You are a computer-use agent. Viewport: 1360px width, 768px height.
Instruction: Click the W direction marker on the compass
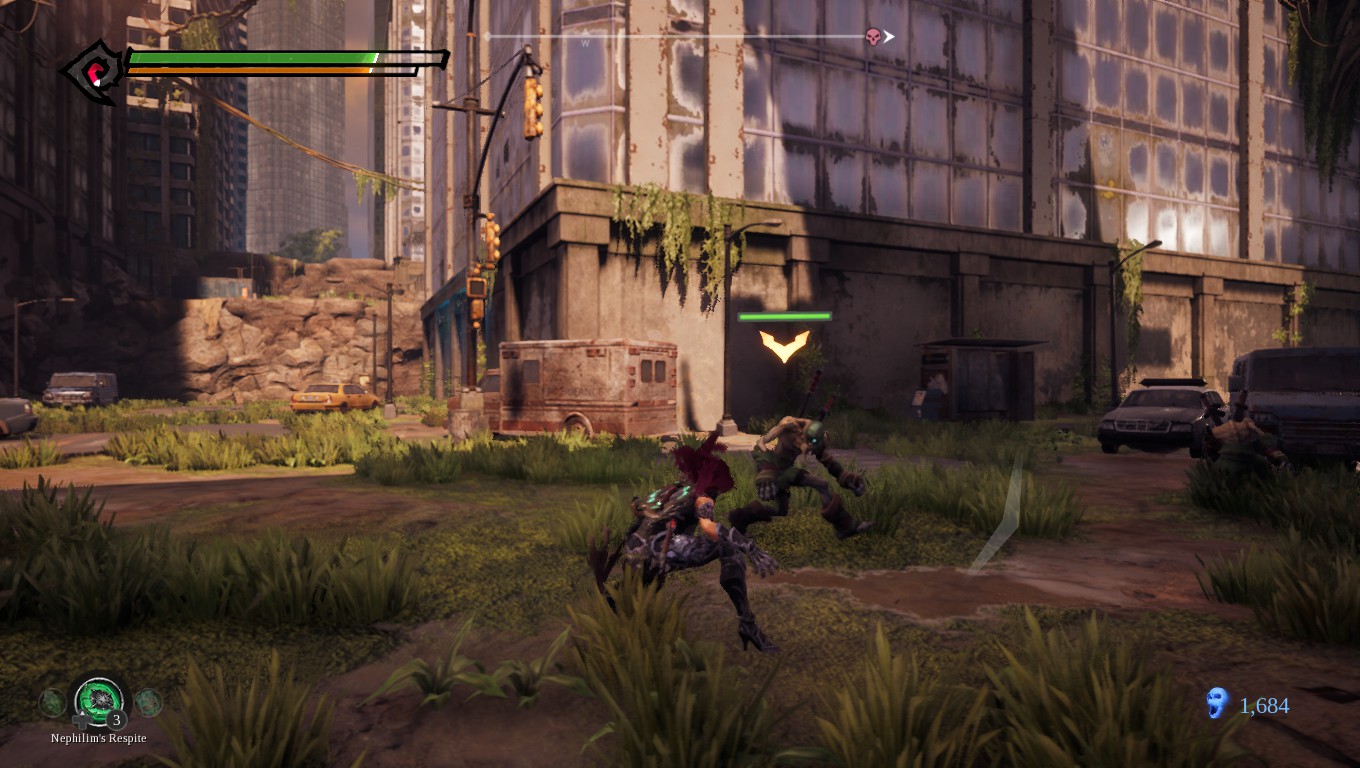585,41
